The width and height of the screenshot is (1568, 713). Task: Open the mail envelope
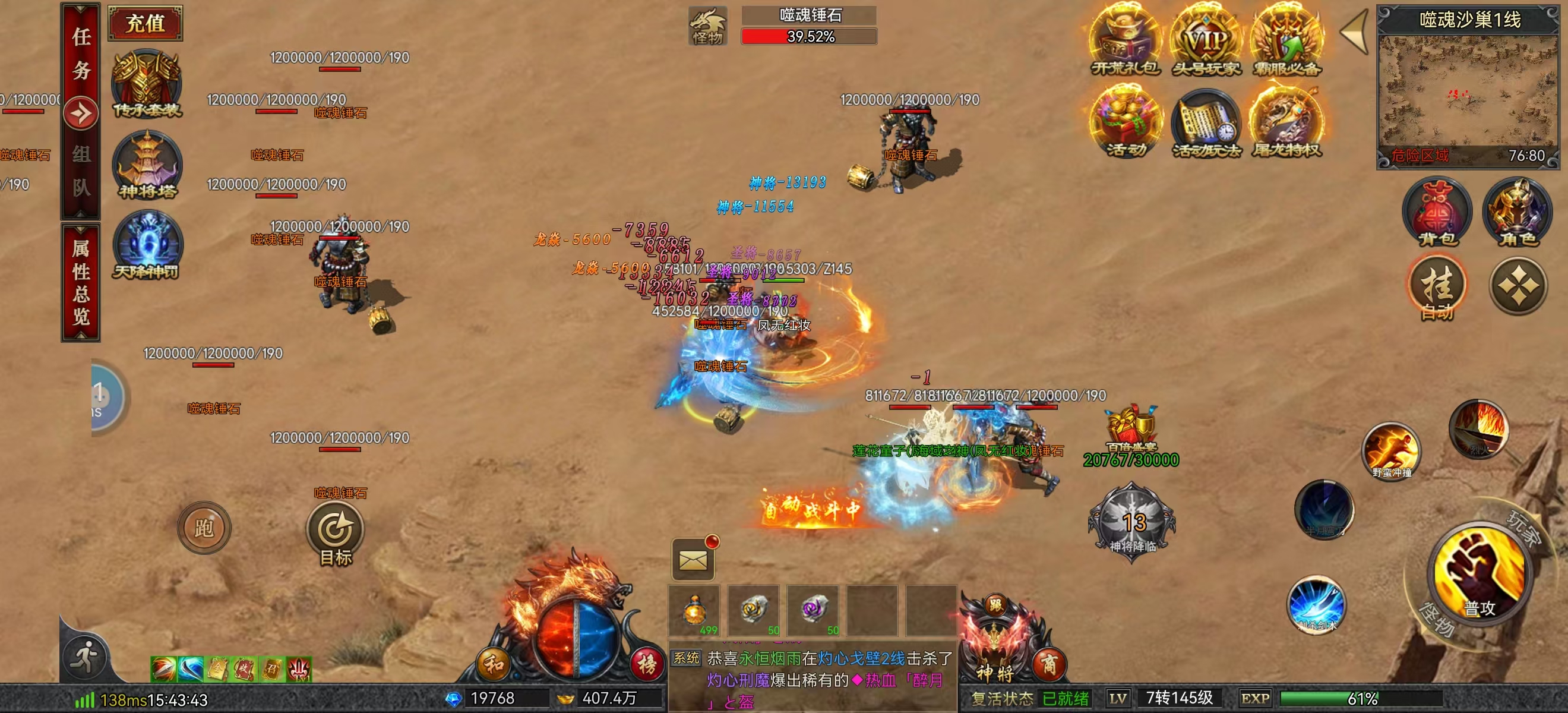[x=693, y=560]
